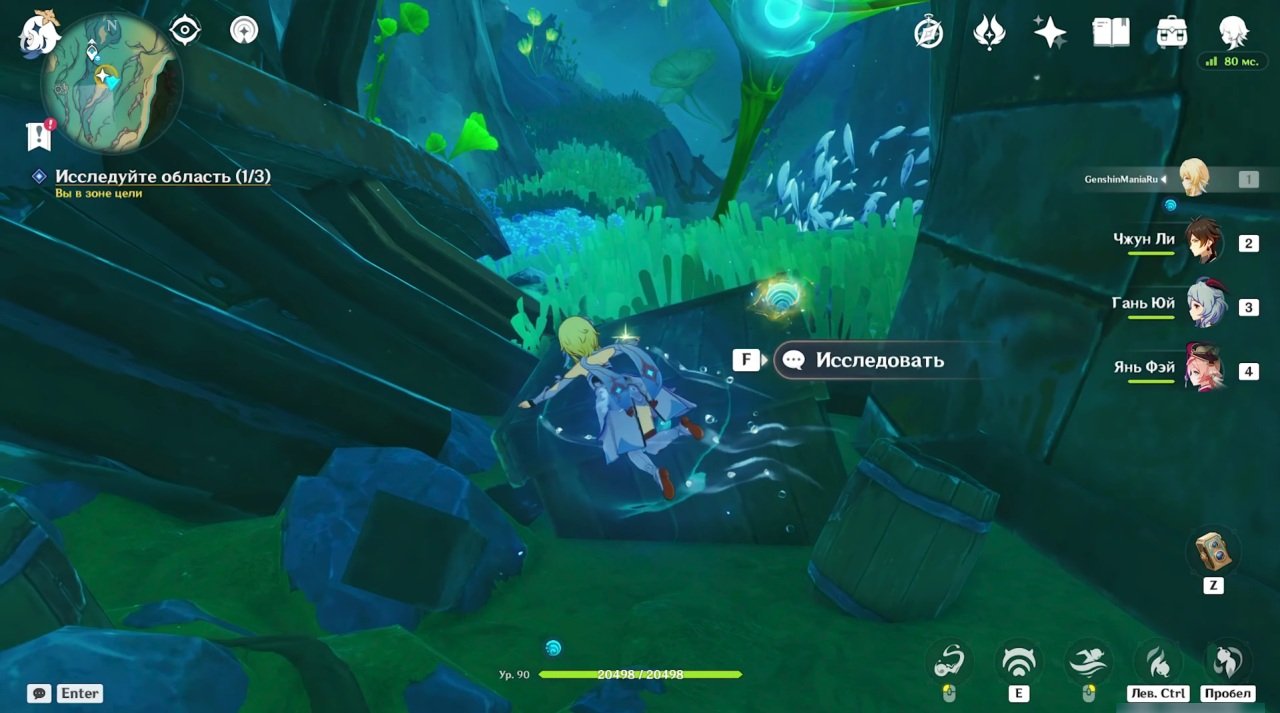Screen dimensions: 1280x713
Task: Select the Исследуйте область quest tracker
Action: coord(162,177)
